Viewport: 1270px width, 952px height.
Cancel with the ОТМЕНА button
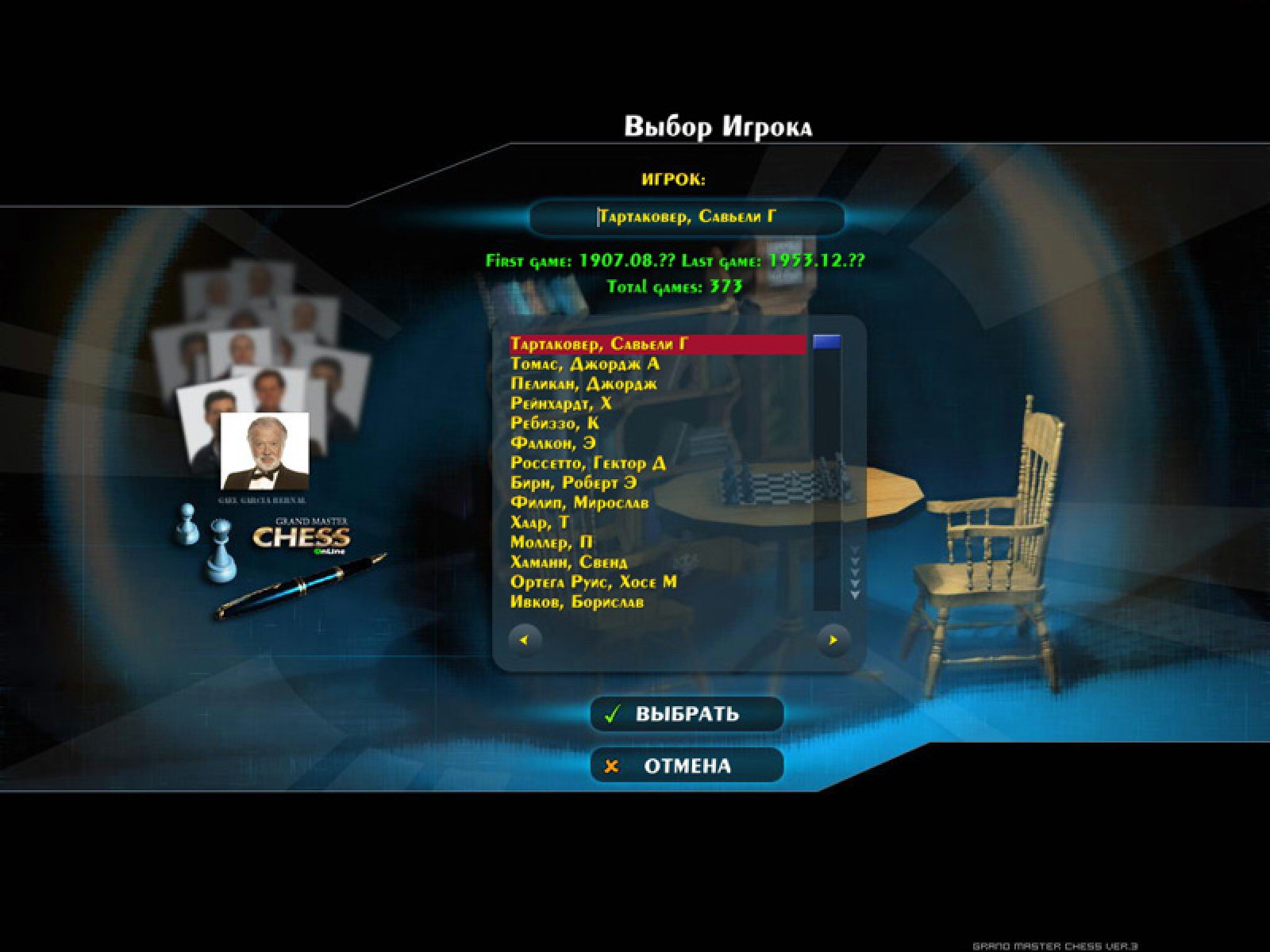point(687,766)
